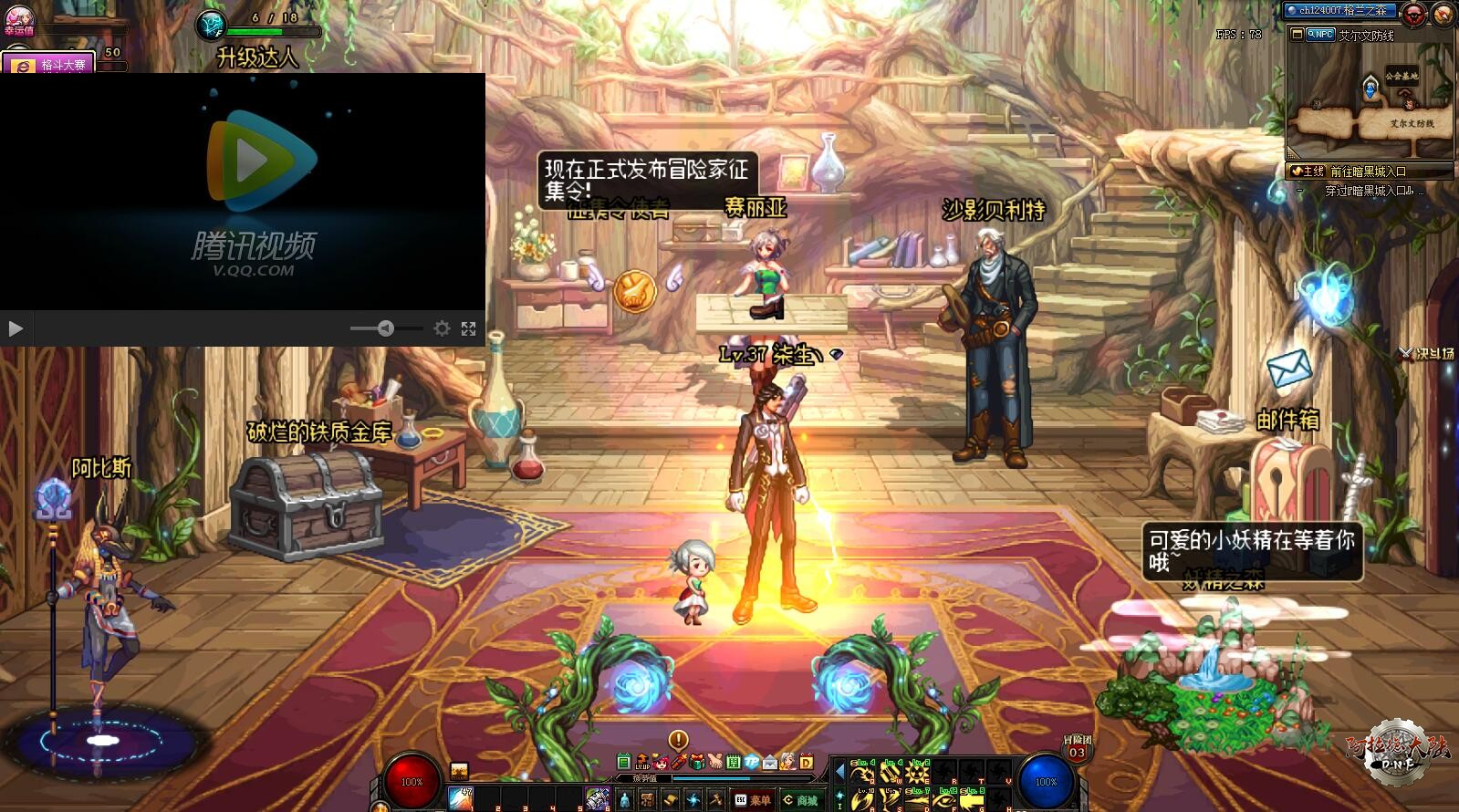Viewport: 1459px width, 812px height.
Task: Play the Tencent video player
Action: [x=15, y=328]
